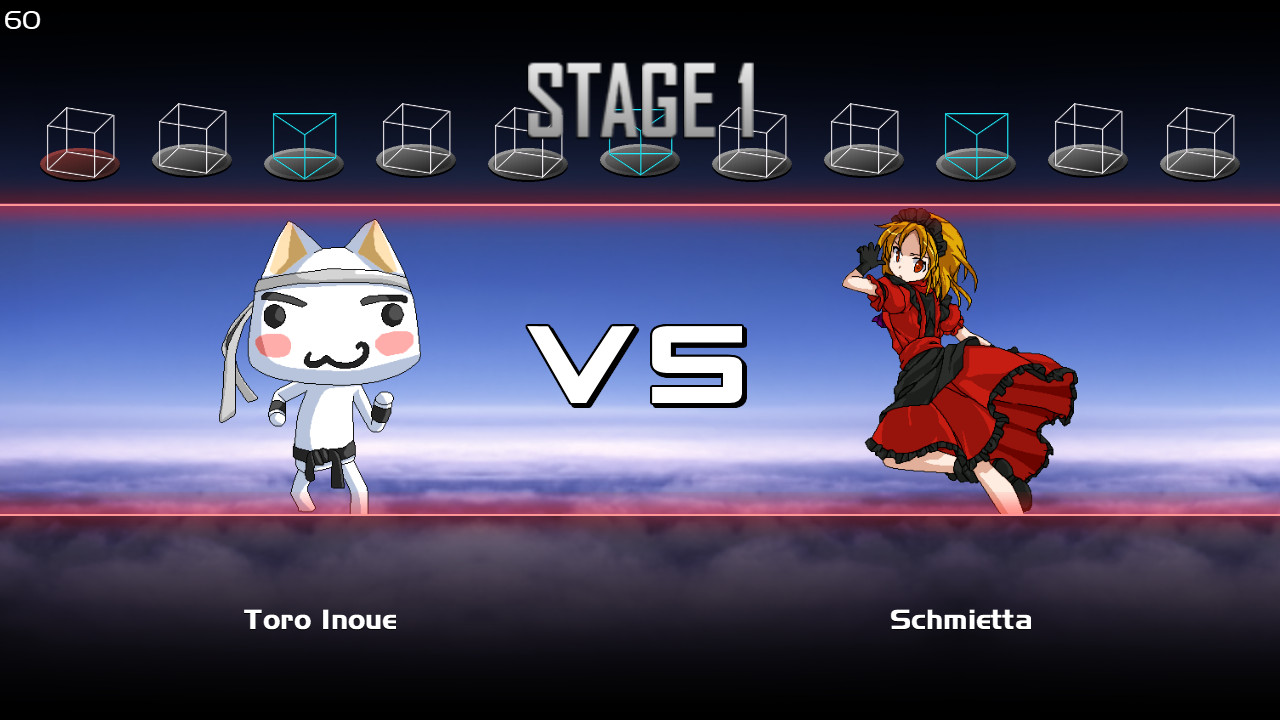Click the second wireframe stage cube
Viewport: 1280px width, 720px height.
(190, 140)
